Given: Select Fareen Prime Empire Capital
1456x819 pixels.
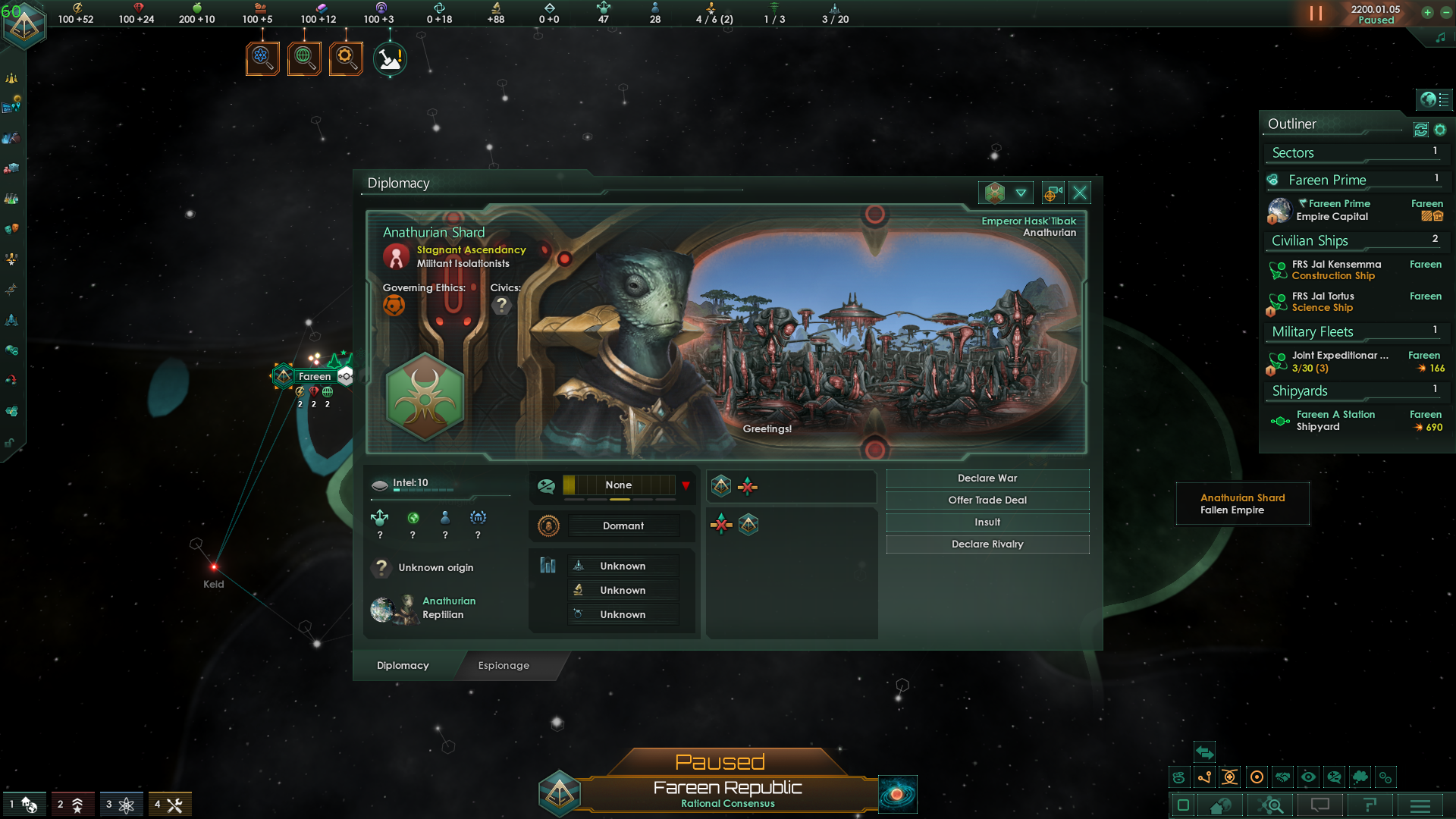Looking at the screenshot, I should click(x=1332, y=210).
